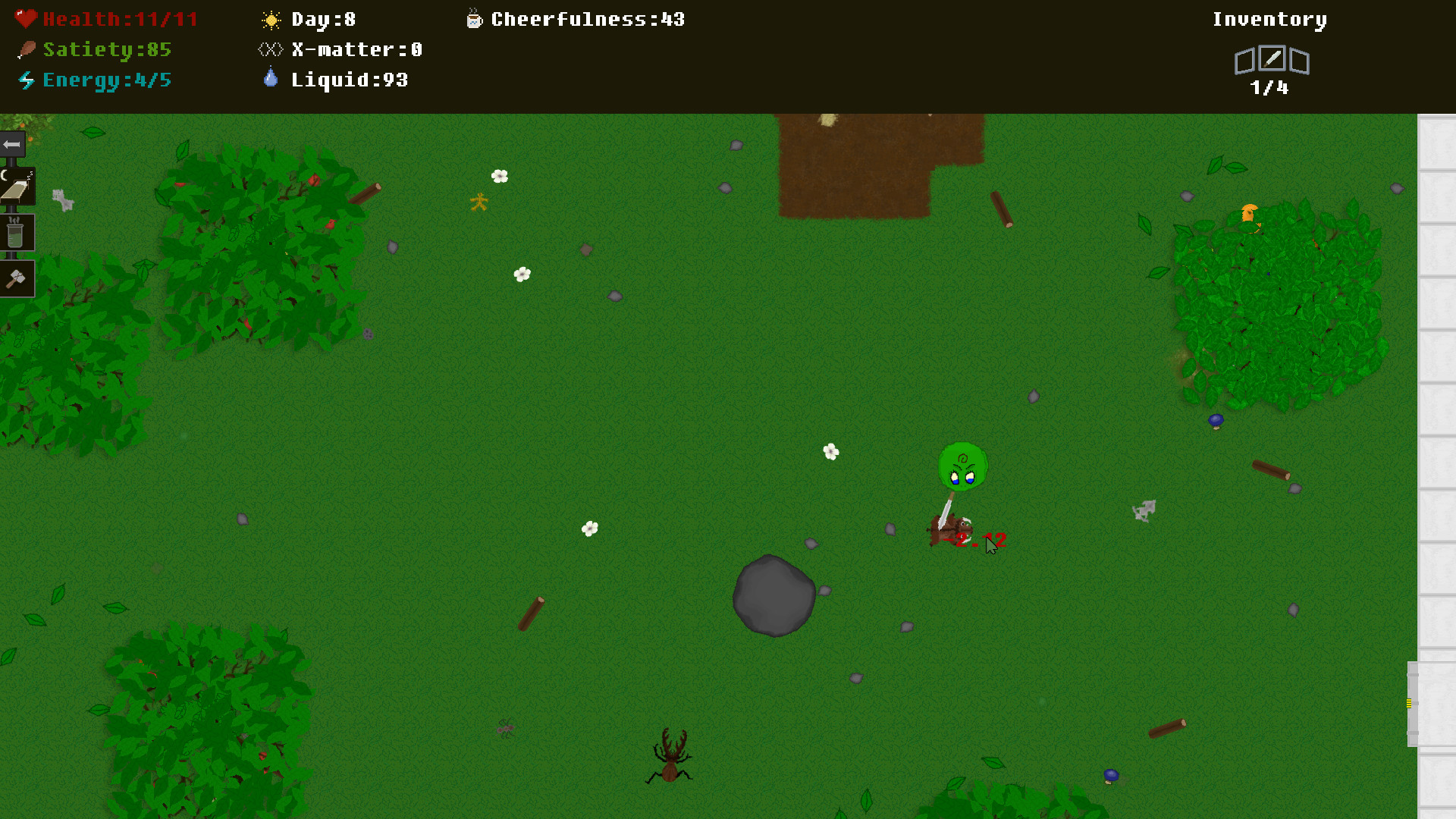Click the back arrow icon in the left toolbar

pos(11,144)
